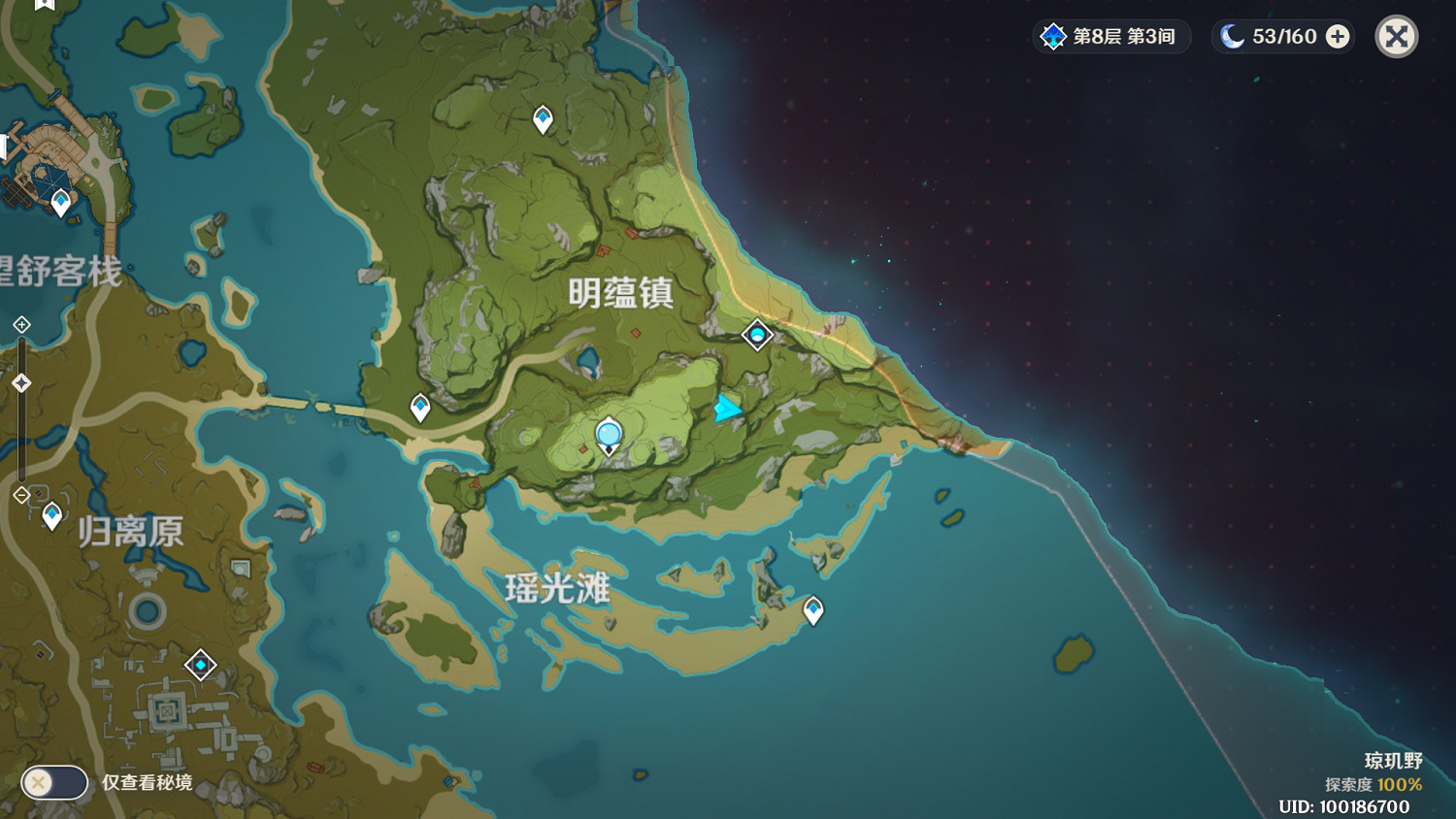Click plus to replenish Original Resin
Image resolution: width=1456 pixels, height=819 pixels.
coord(1338,36)
